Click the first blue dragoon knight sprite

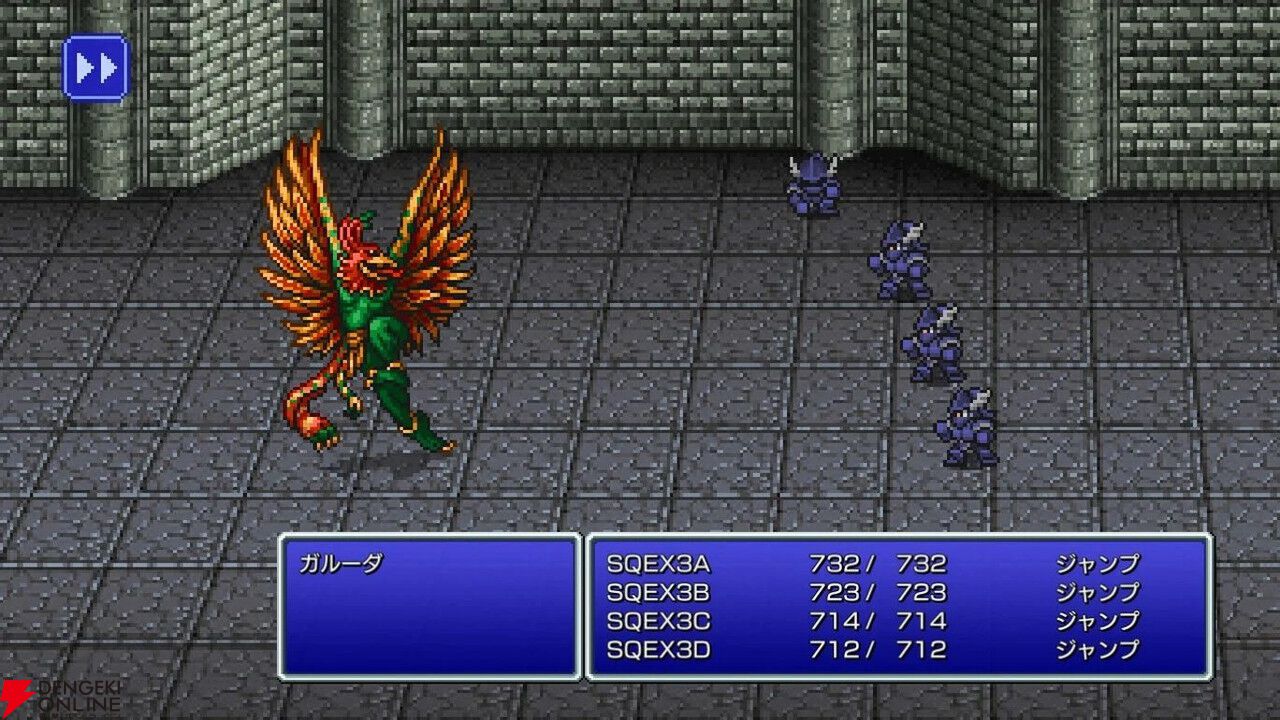point(812,185)
